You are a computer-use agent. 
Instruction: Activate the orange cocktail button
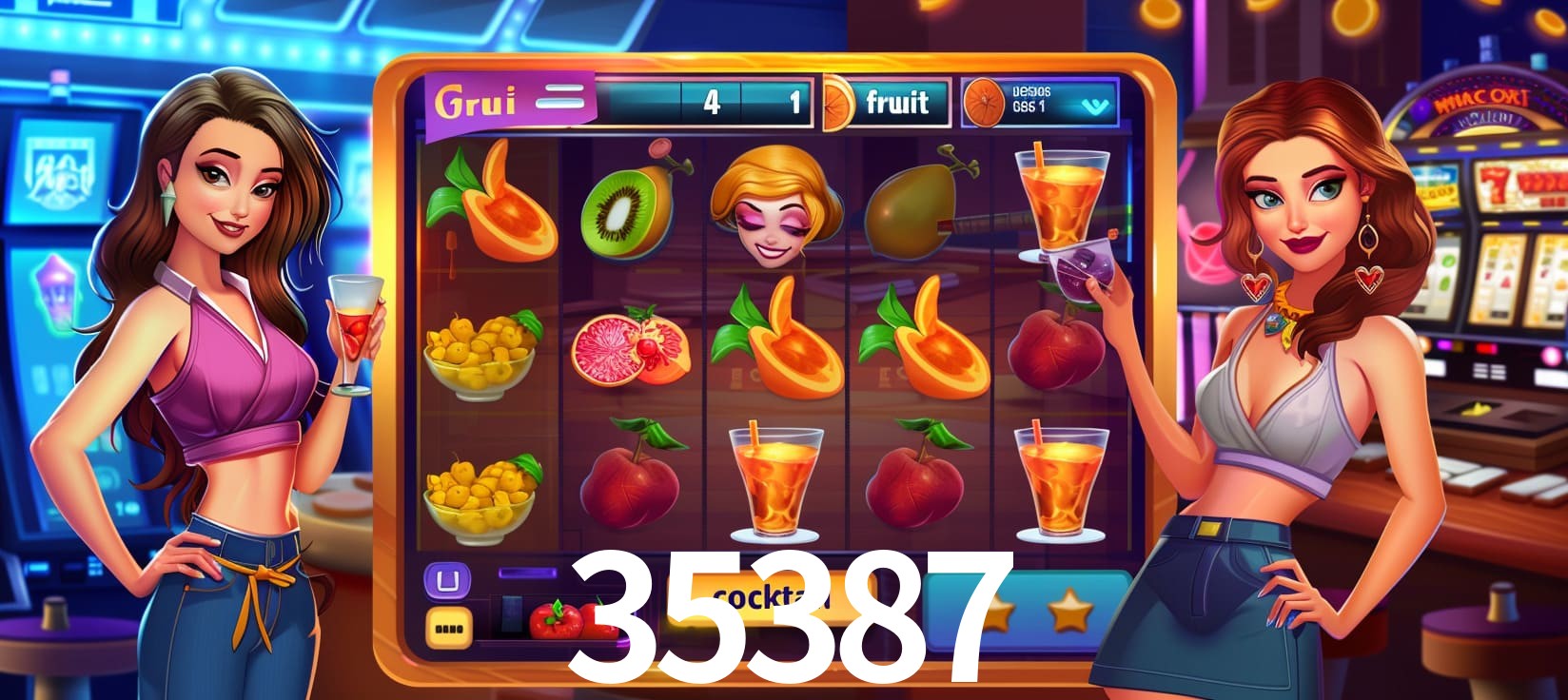(x=771, y=597)
